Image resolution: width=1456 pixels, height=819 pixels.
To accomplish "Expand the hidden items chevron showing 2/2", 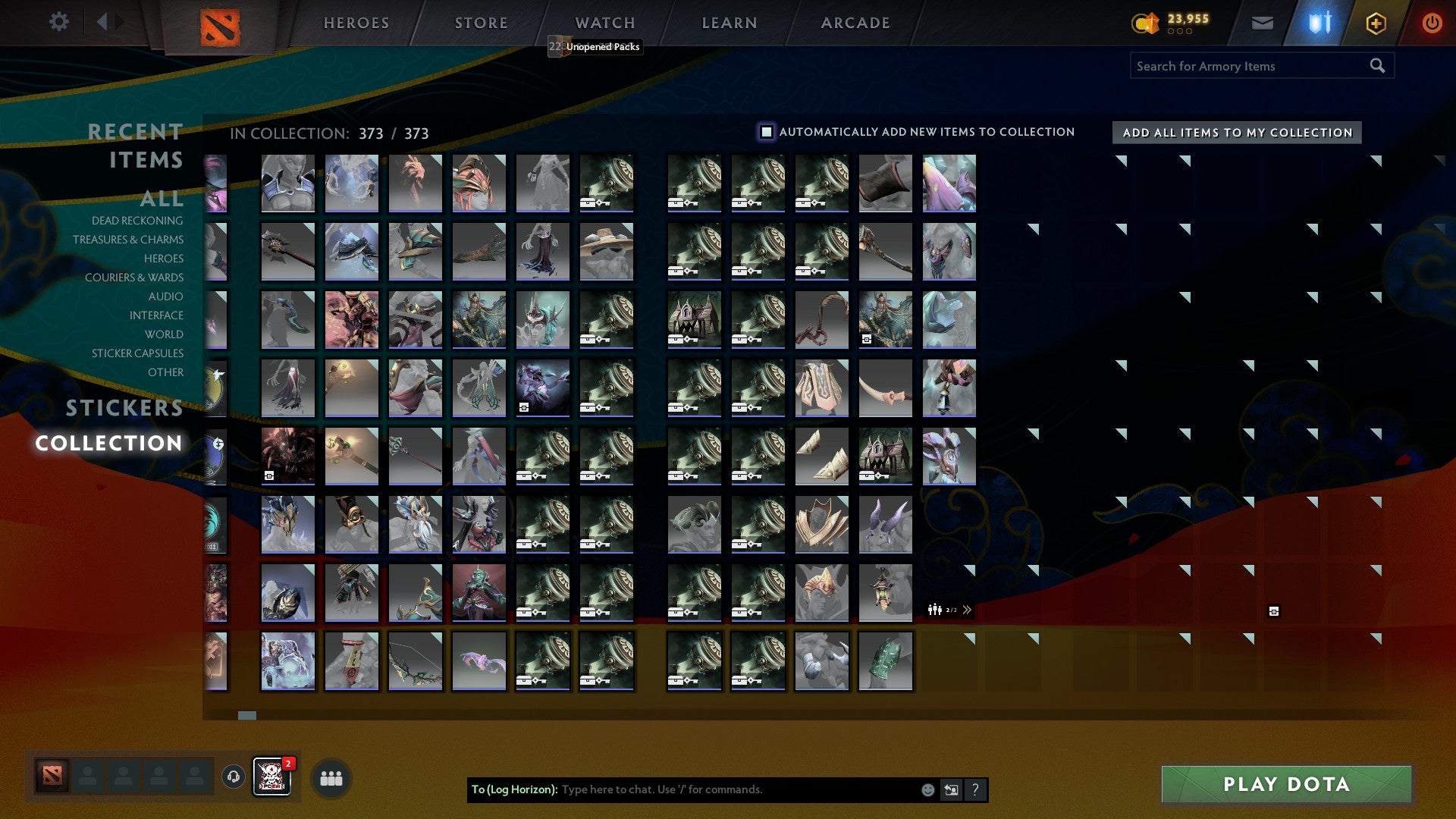I will [x=967, y=609].
